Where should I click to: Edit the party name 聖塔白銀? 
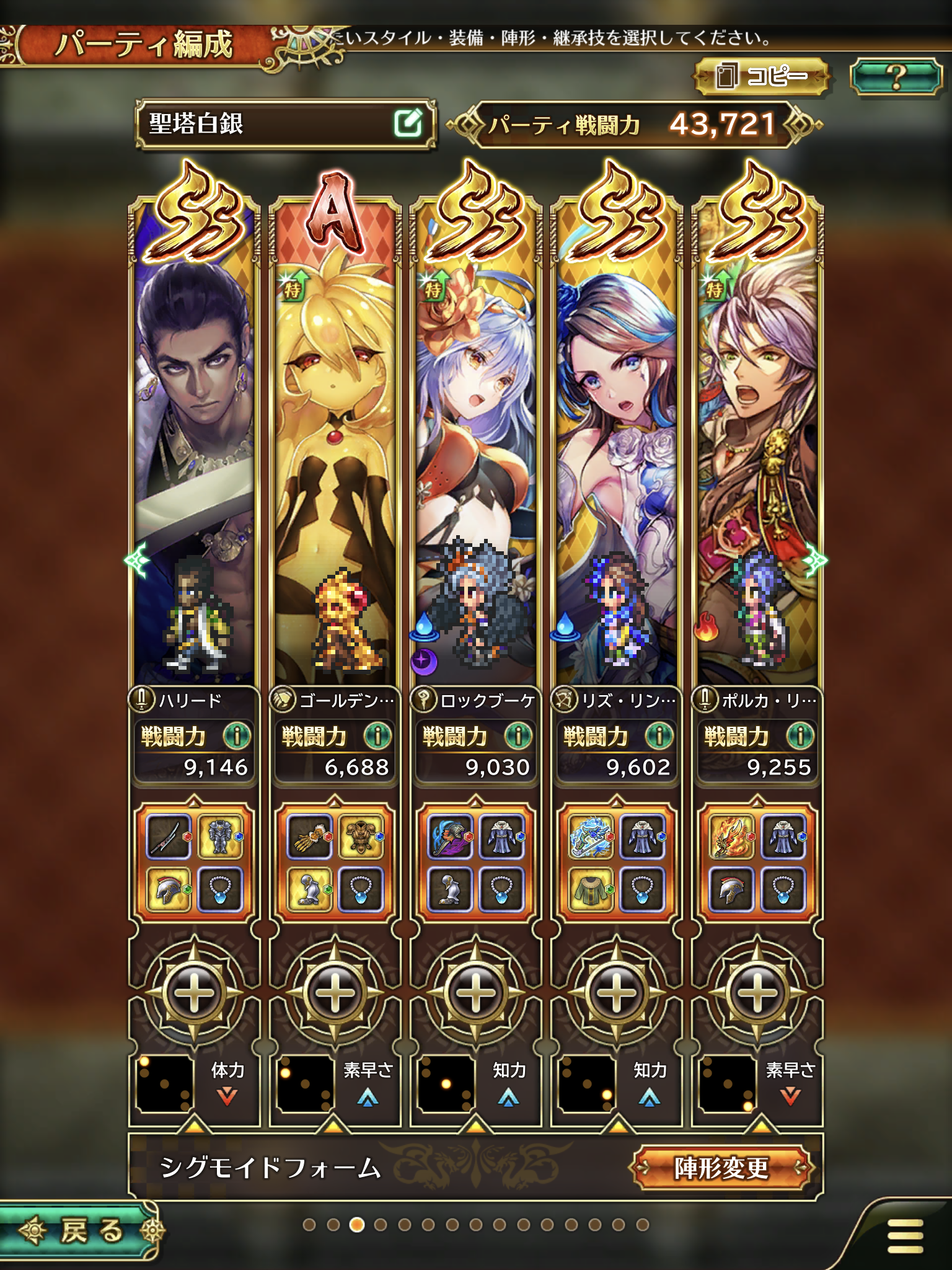point(408,123)
